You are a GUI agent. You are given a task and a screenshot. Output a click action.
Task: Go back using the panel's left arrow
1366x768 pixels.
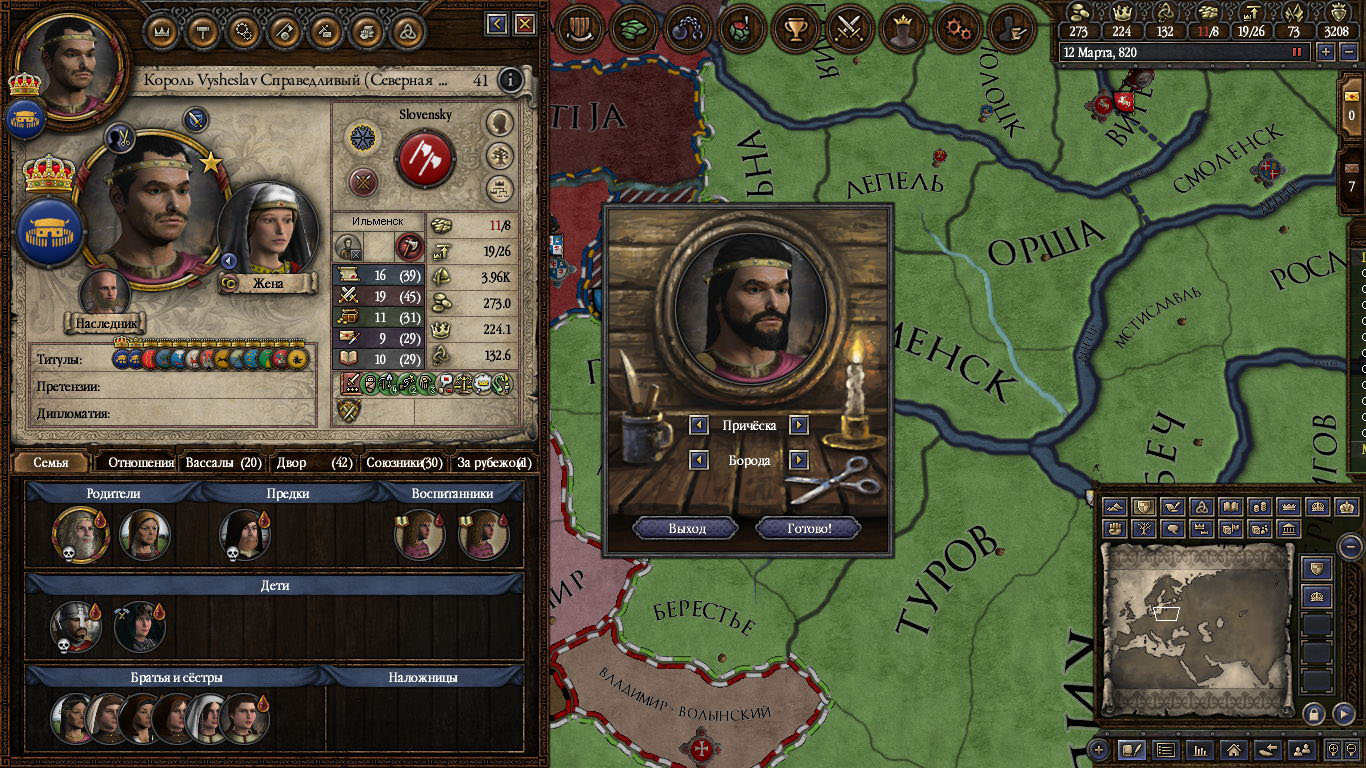point(497,23)
